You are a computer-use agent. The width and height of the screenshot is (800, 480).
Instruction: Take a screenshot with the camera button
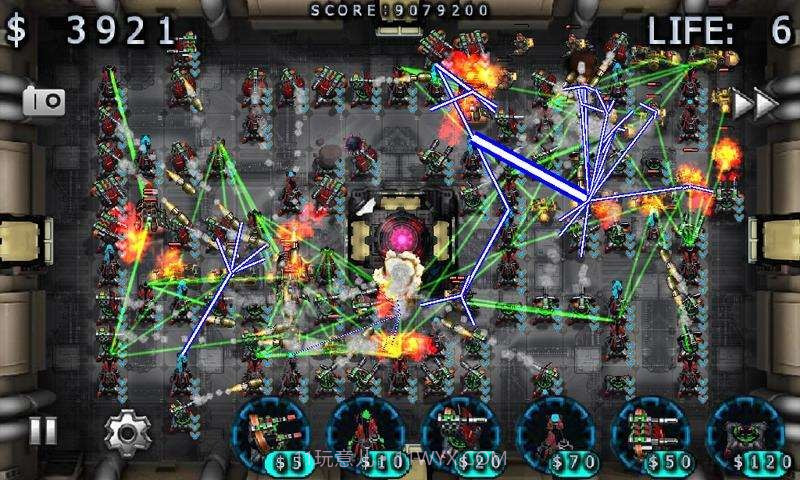[43, 100]
